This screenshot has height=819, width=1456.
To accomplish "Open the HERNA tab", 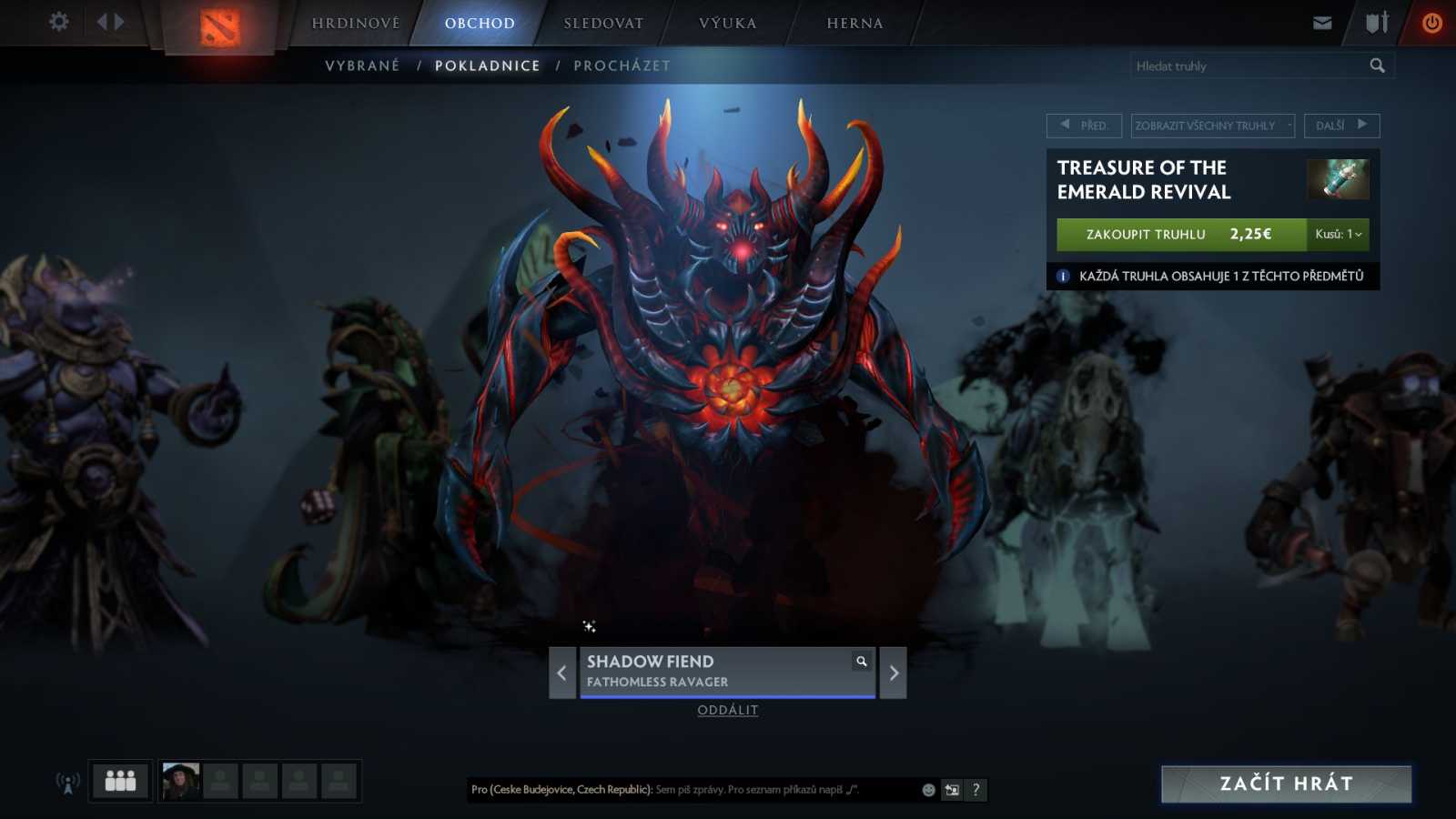I will (x=854, y=23).
